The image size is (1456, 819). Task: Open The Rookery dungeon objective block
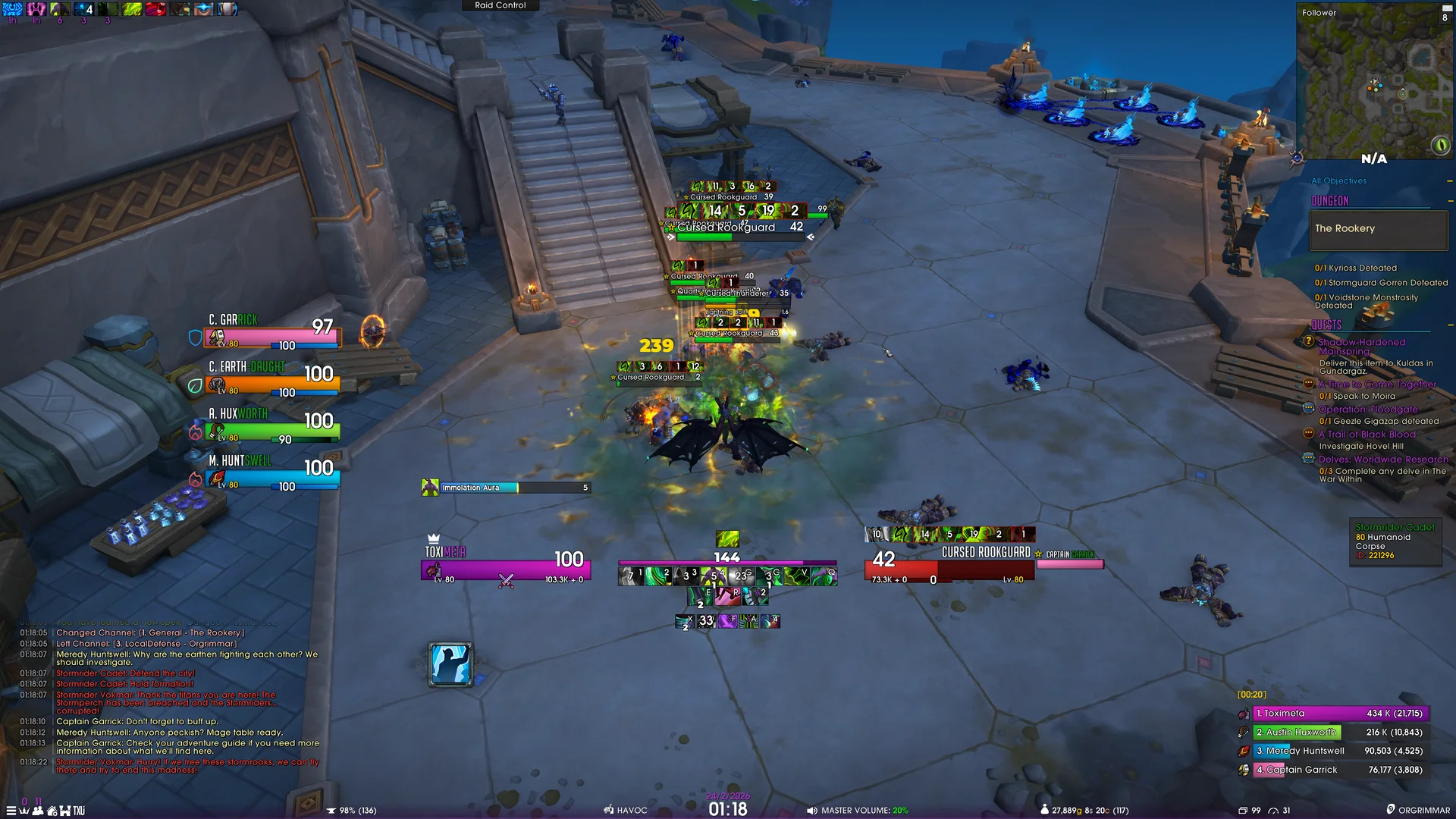tap(1378, 229)
